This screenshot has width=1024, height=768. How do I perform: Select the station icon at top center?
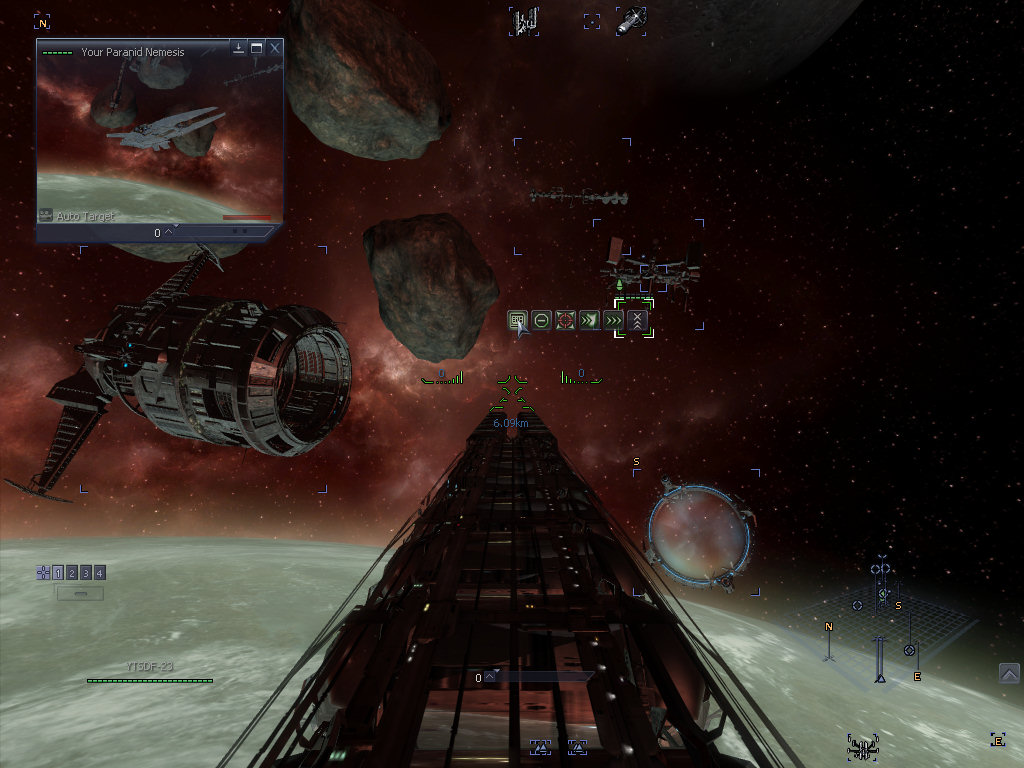point(525,20)
